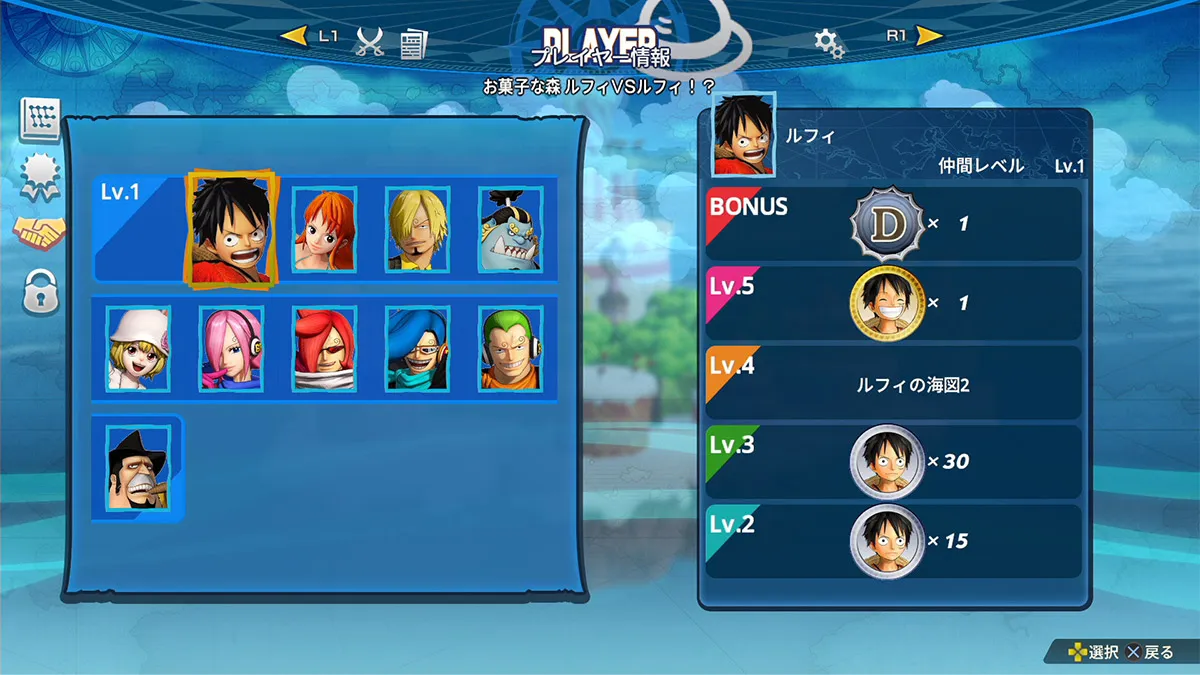Pick Jinbe's blue fish-man portrait

(511, 229)
